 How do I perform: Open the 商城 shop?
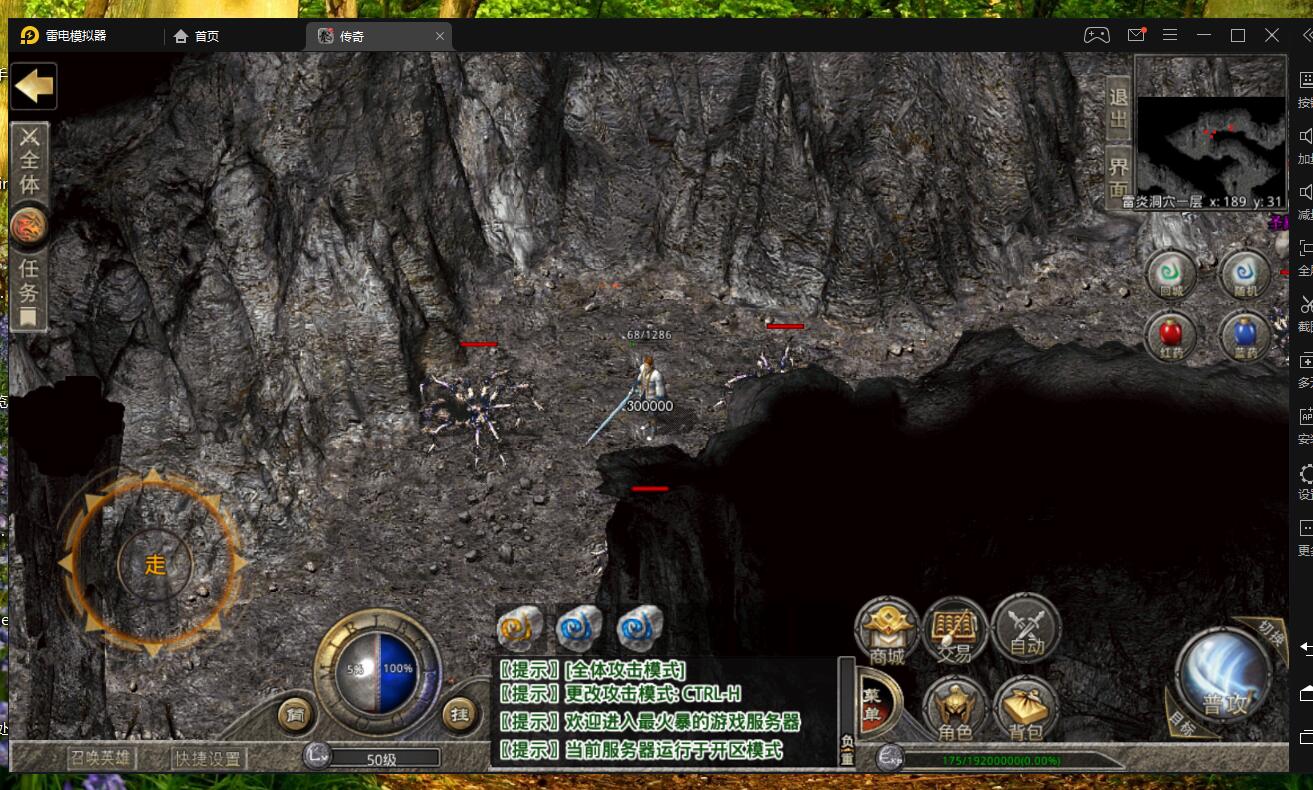click(886, 630)
